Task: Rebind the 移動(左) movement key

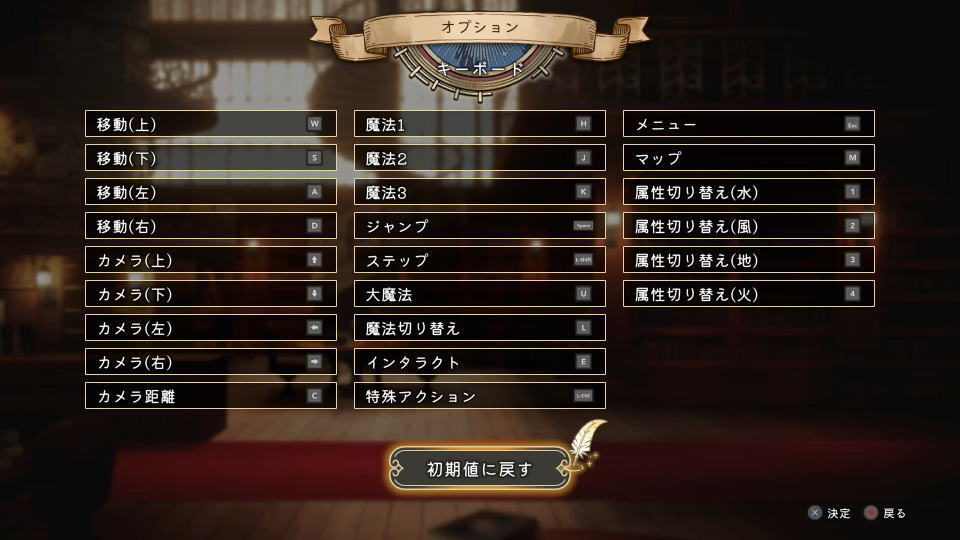Action: click(210, 192)
